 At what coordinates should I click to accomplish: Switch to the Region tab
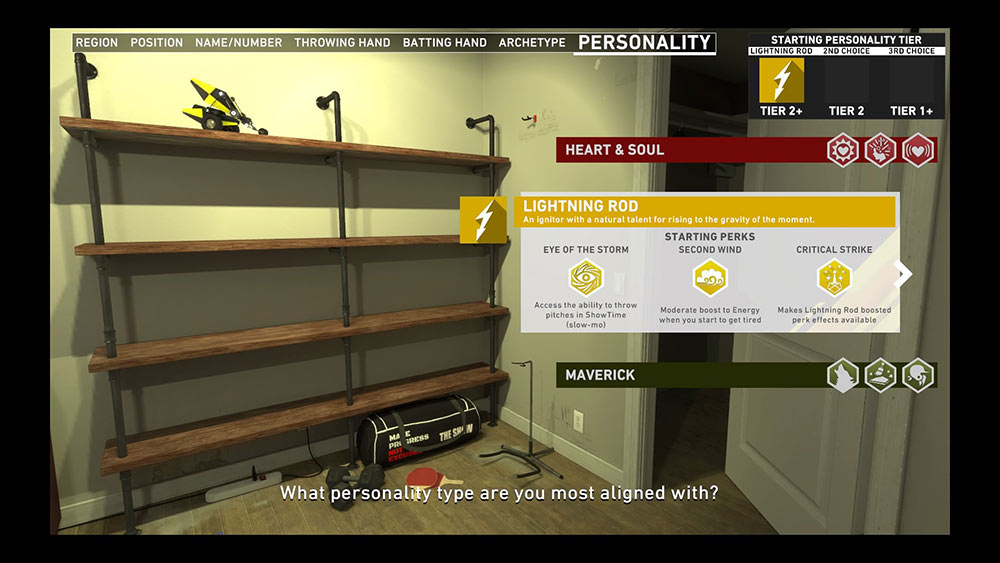coord(96,43)
